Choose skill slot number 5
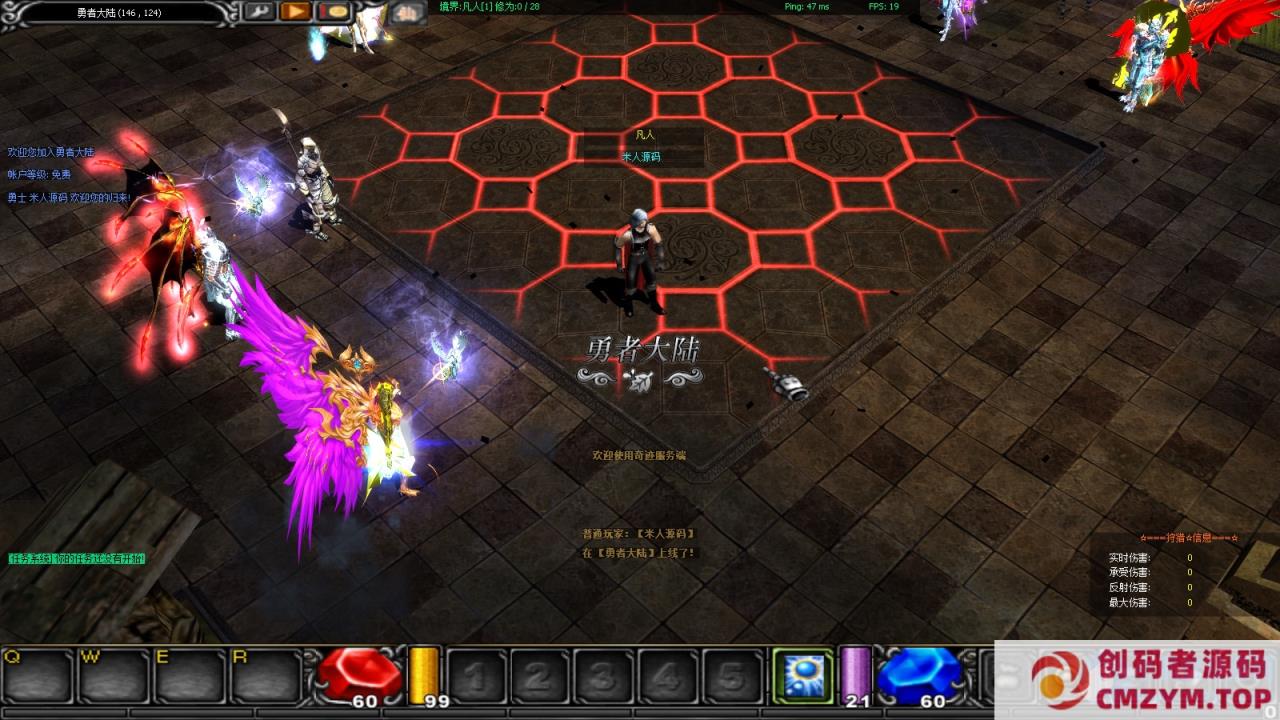 (x=731, y=677)
